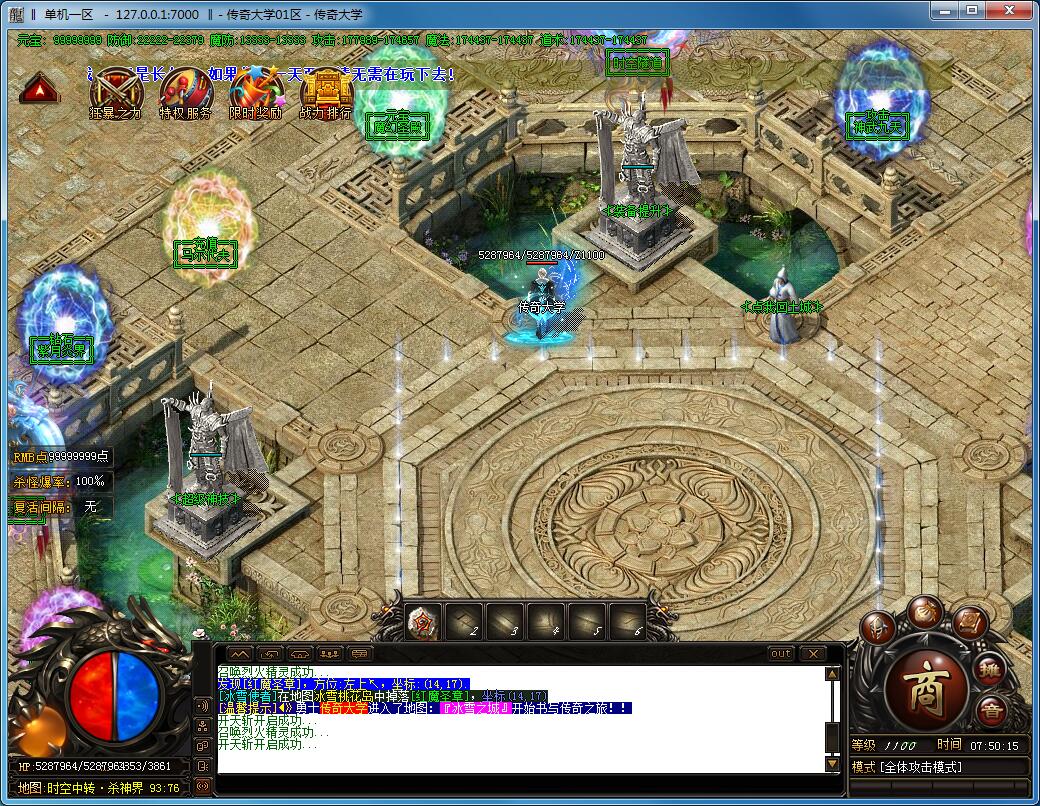Viewport: 1040px width, 806px height.
Task: Toggle the red triangle collapse button
Action: pyautogui.click(x=40, y=90)
